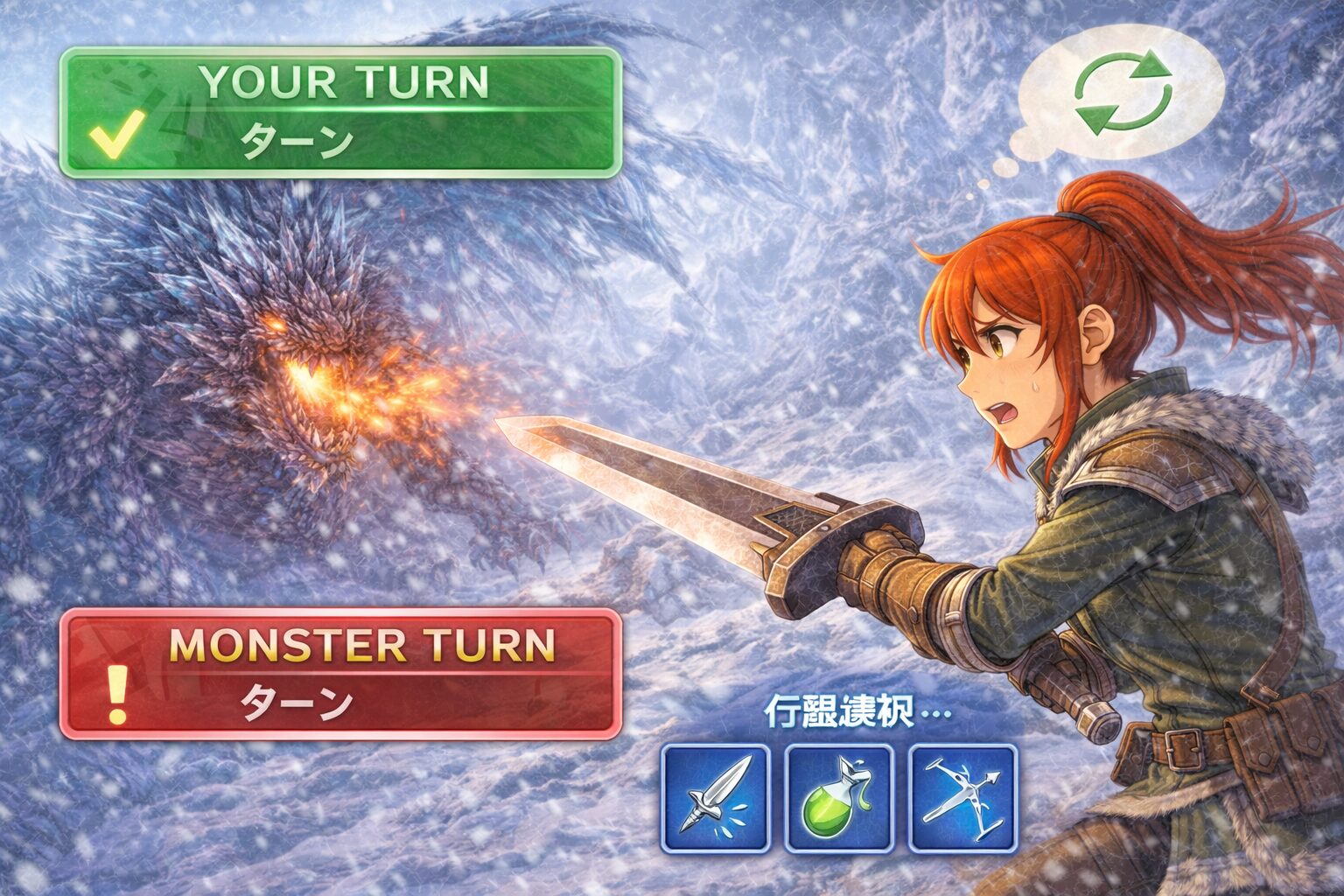Choose the sword attack action icon
The image size is (1344, 896).
tap(715, 798)
